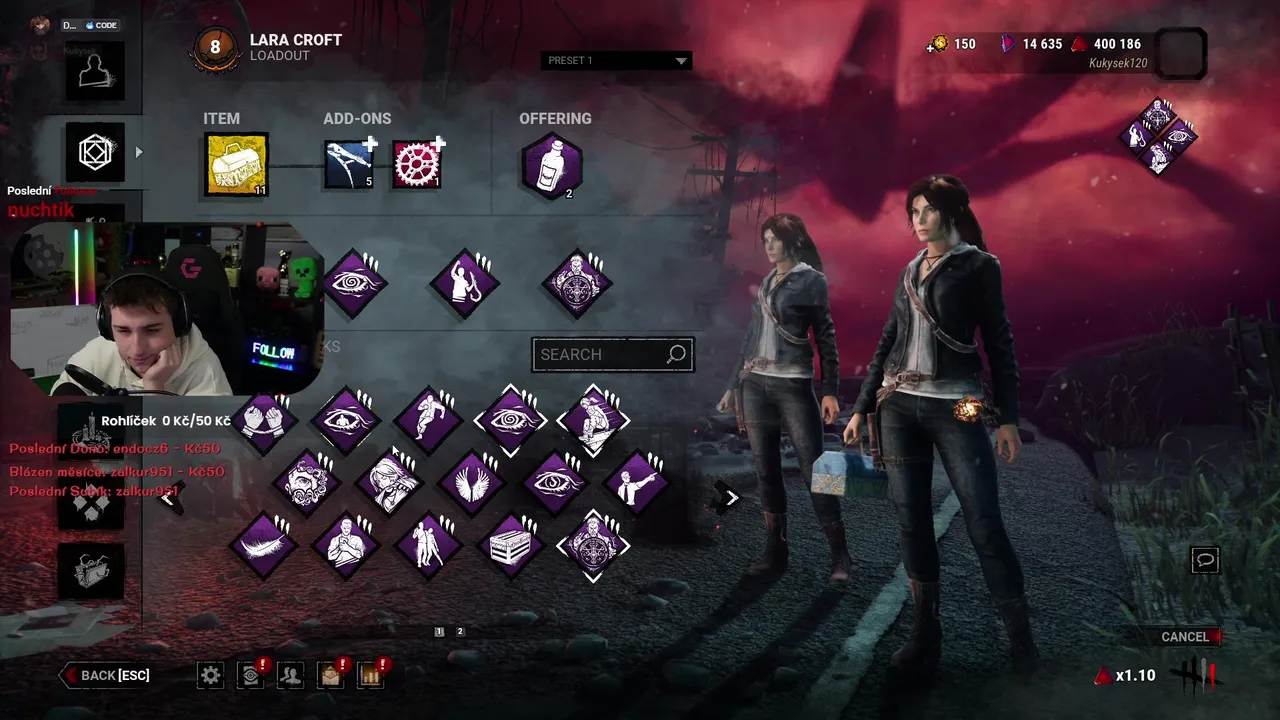Choose the handcuffed fists perk
The height and width of the screenshot is (720, 1280).
click(x=266, y=421)
